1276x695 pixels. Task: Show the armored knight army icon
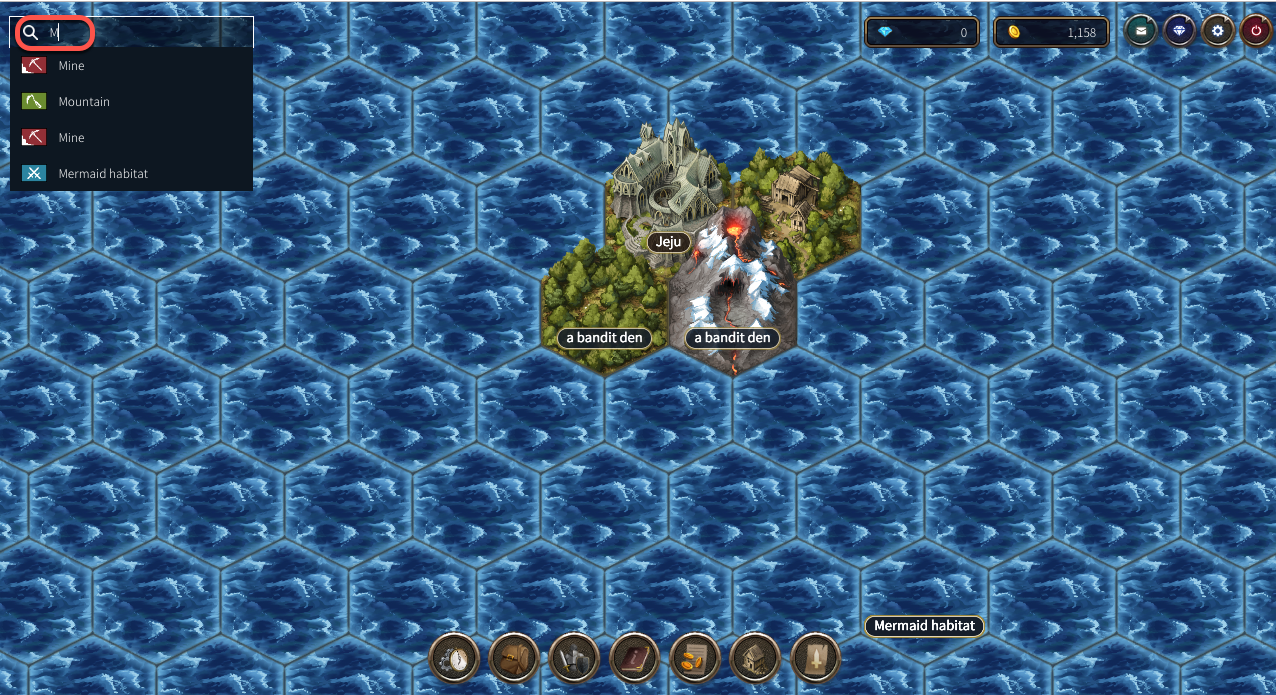click(574, 659)
